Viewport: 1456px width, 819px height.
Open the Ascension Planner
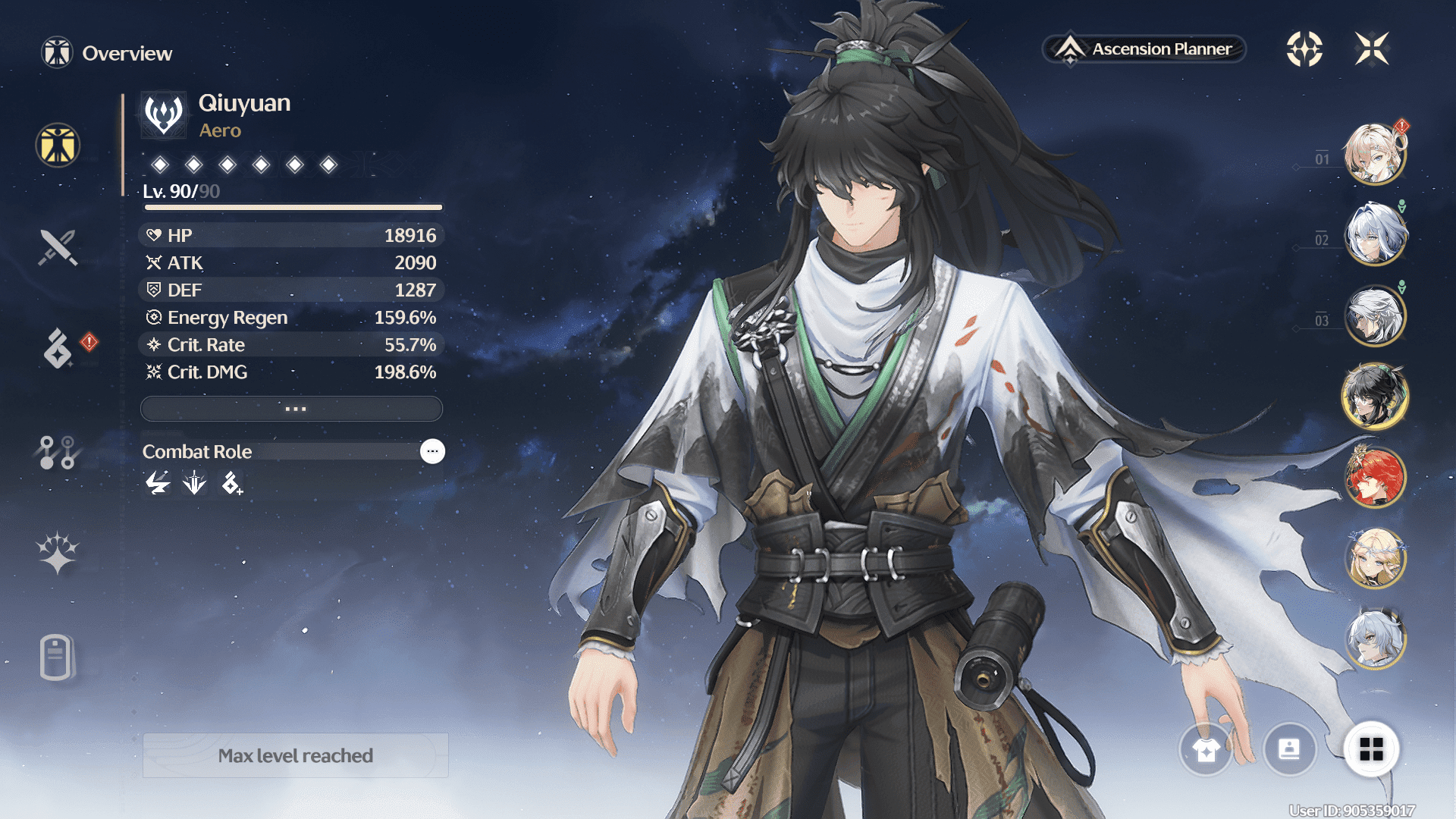click(1145, 49)
